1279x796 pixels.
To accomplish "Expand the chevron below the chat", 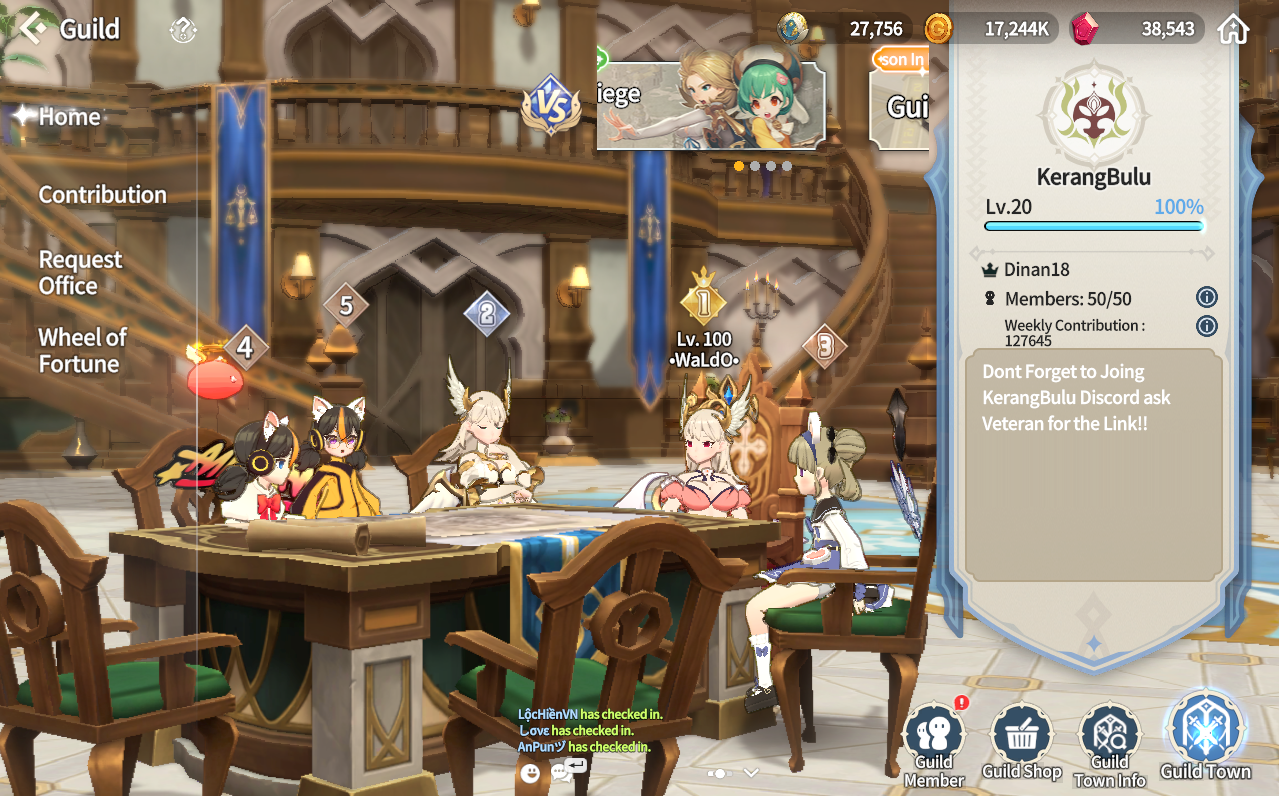I will coord(751,772).
